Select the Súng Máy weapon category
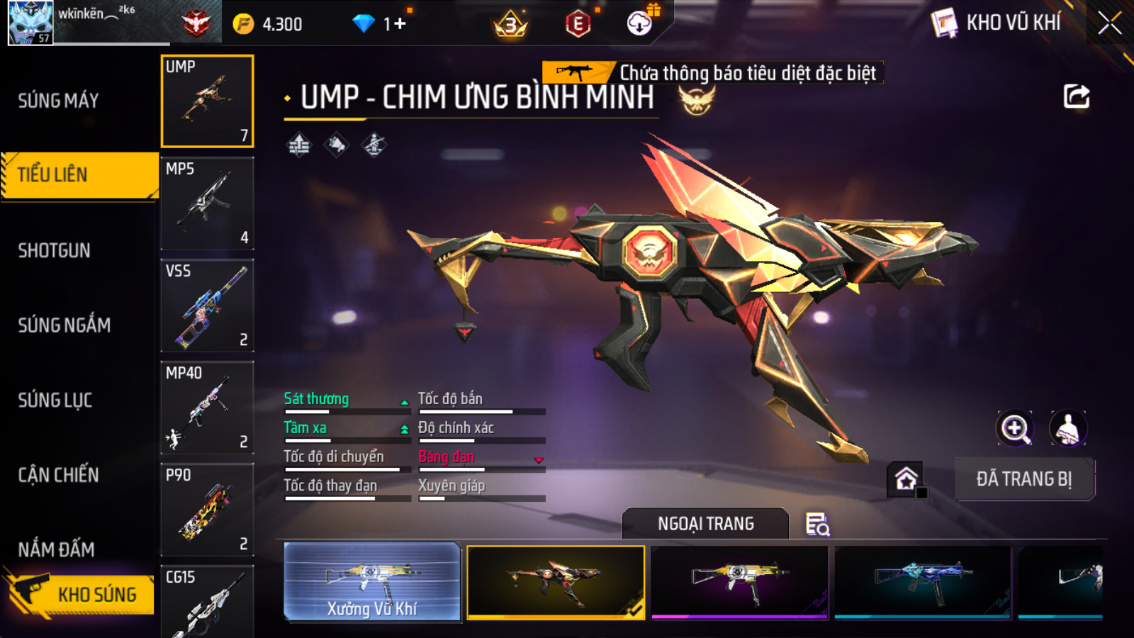 [x=58, y=100]
